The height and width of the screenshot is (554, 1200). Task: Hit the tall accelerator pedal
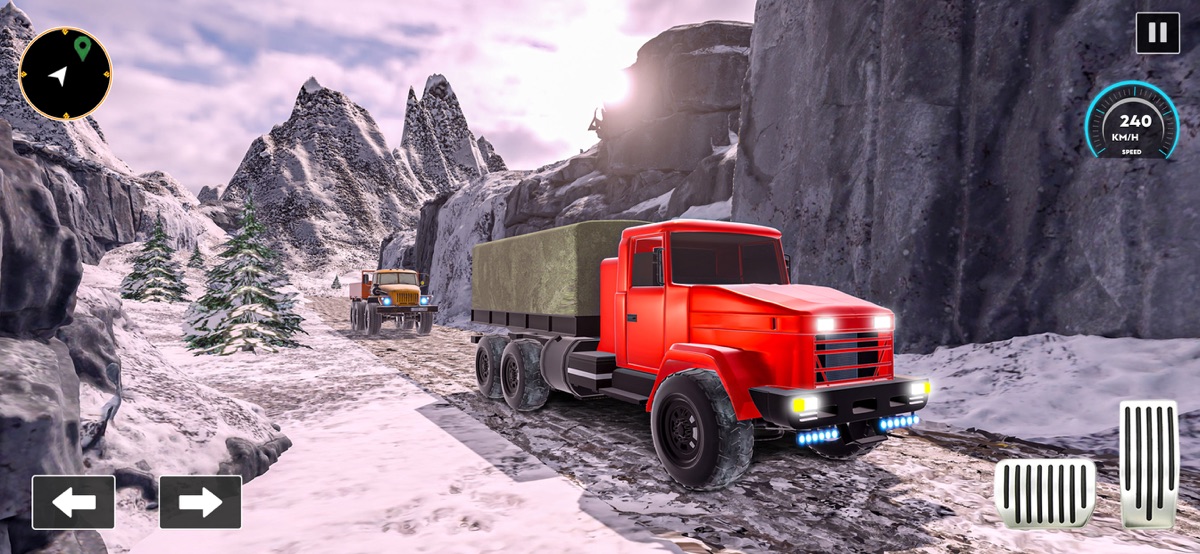coord(1148,462)
